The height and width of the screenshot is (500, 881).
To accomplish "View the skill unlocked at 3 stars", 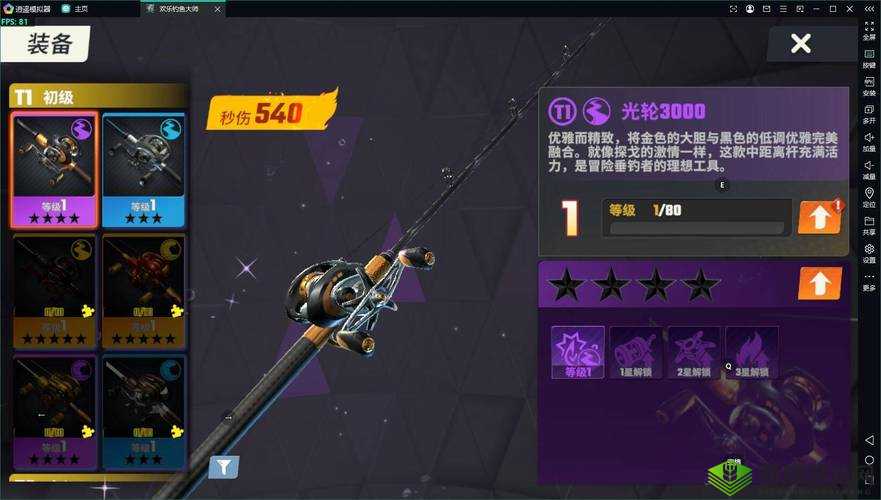I will (x=751, y=352).
